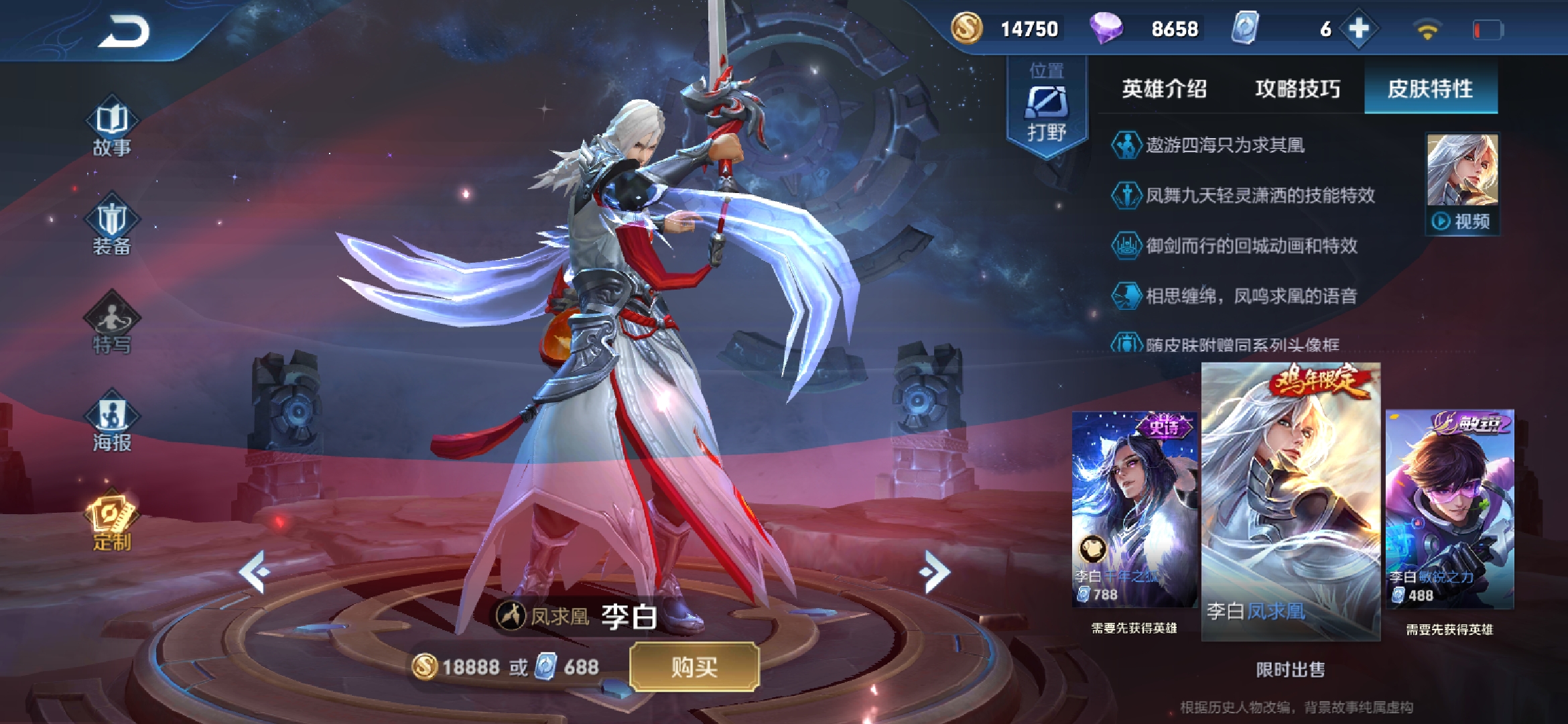Screen dimensions: 1568x724
Task: Open the 定制 customization option
Action: 112,521
